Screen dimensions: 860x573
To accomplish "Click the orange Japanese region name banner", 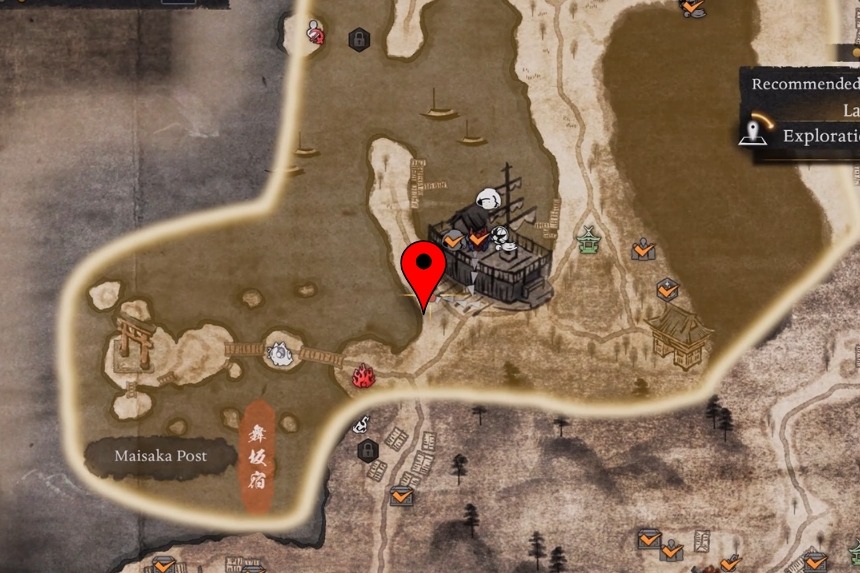I will click(x=255, y=458).
